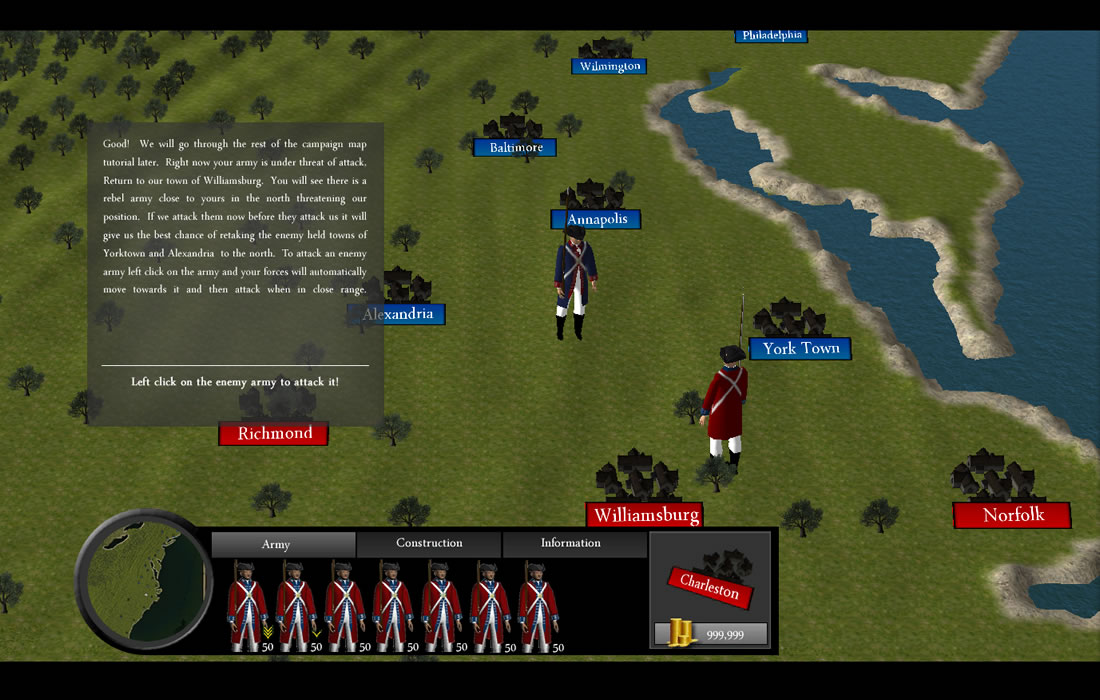This screenshot has height=700, width=1100.
Task: Select the Alexandria town label
Action: tap(397, 314)
